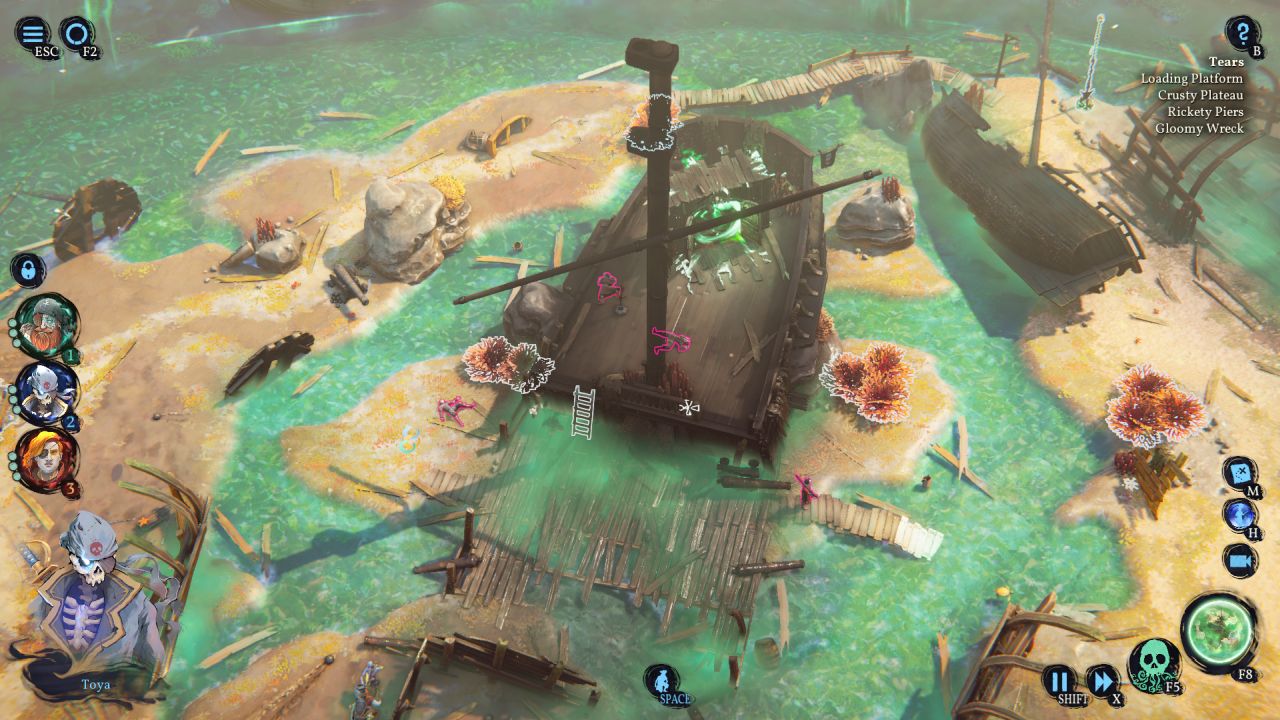Open the main menu hamburger button
Screen dimensions: 1280x720
[32, 33]
